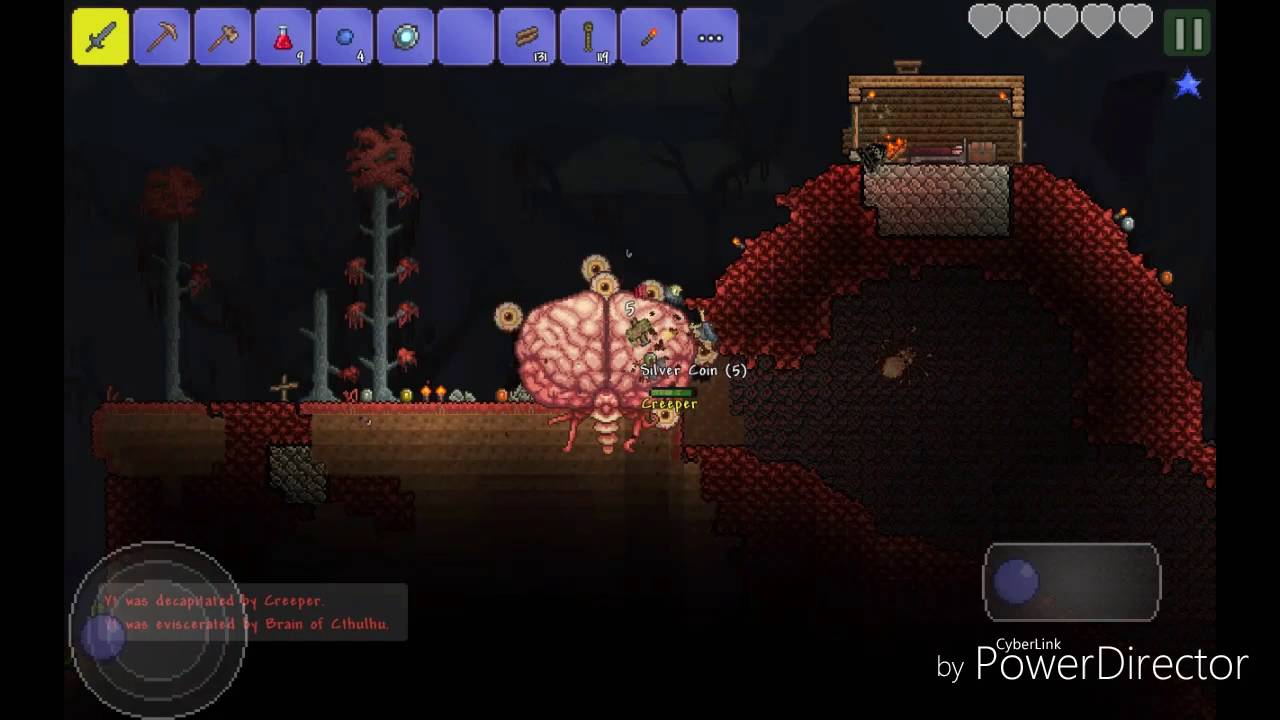Click the blue mana star icon
This screenshot has height=720, width=1280.
pos(1188,85)
